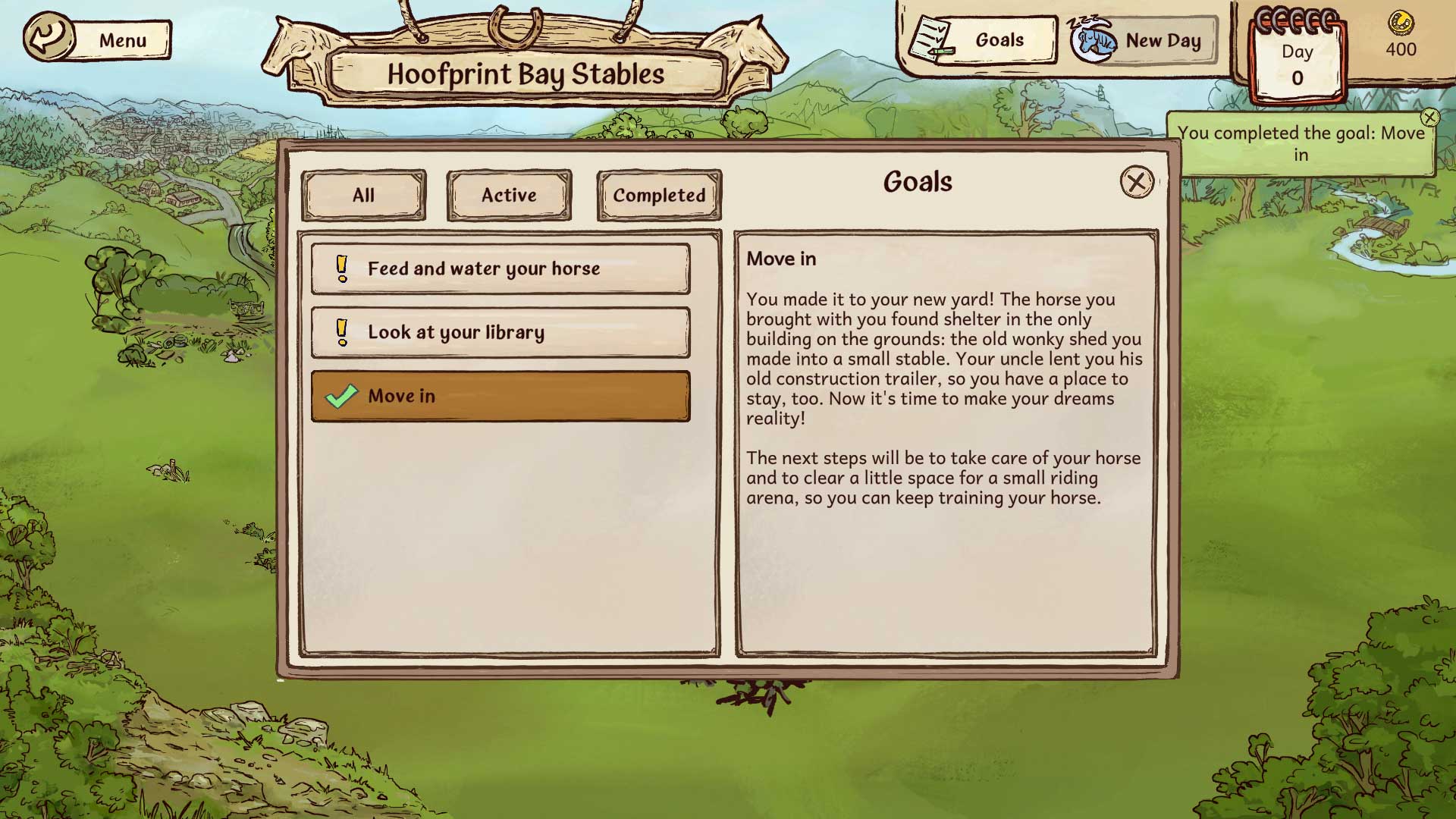Open the All goals filter
1456x819 pixels.
(364, 195)
